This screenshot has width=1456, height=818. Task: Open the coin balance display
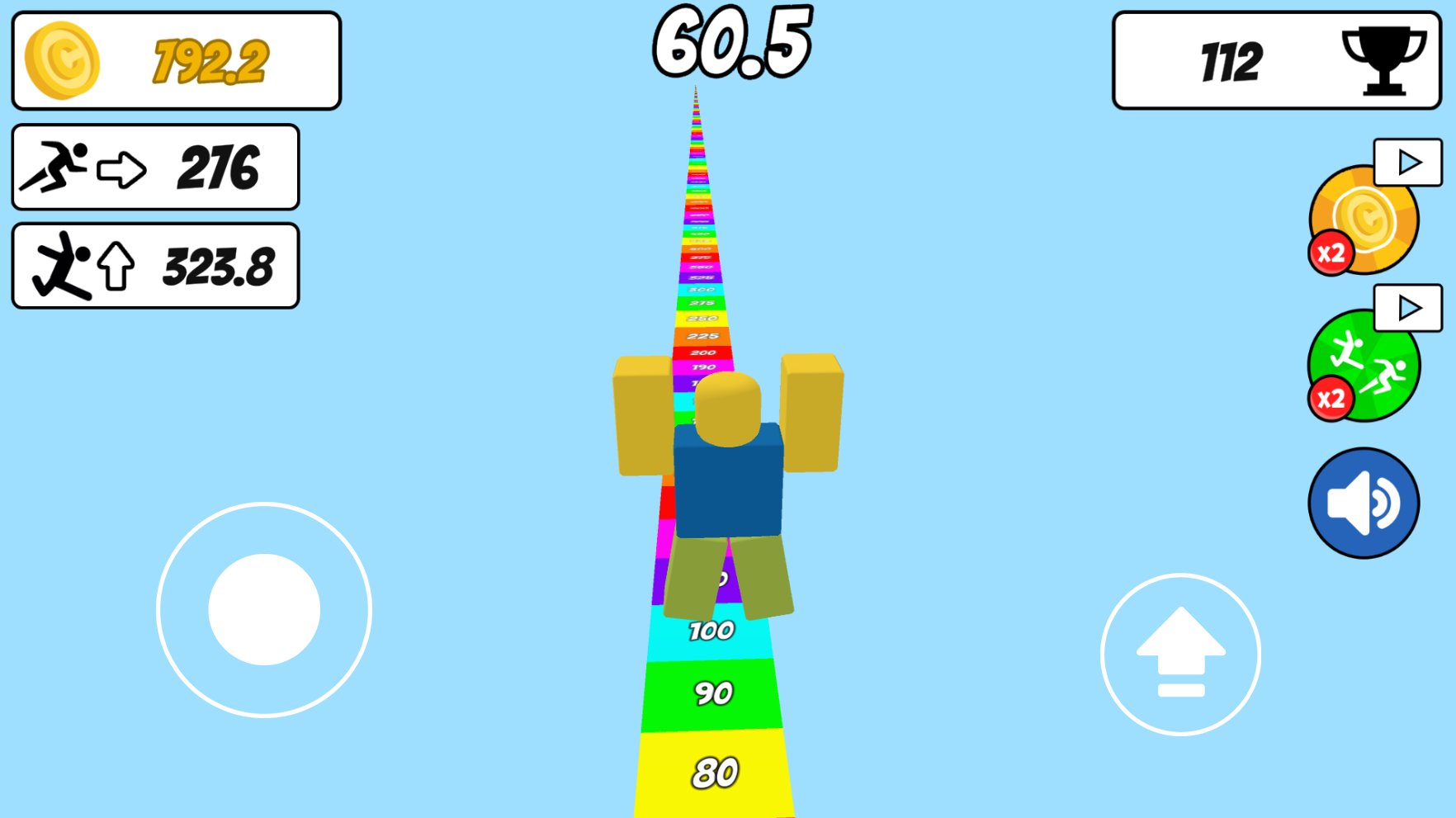point(176,58)
